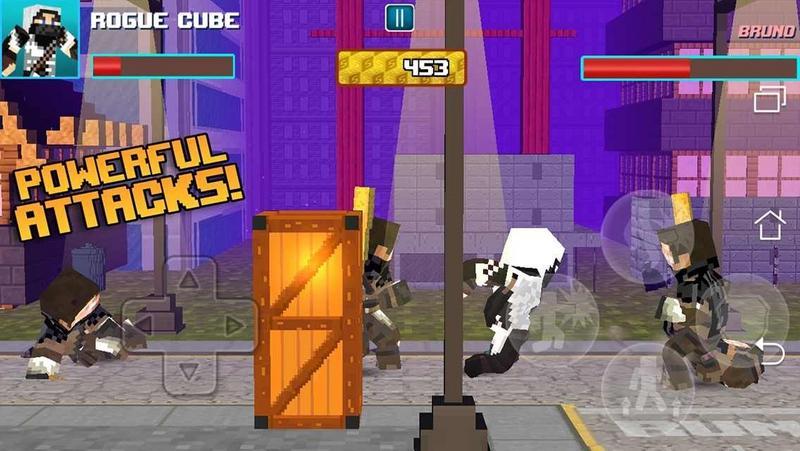The width and height of the screenshot is (800, 451).
Task: Pause the fight with the pause button
Action: click(398, 17)
